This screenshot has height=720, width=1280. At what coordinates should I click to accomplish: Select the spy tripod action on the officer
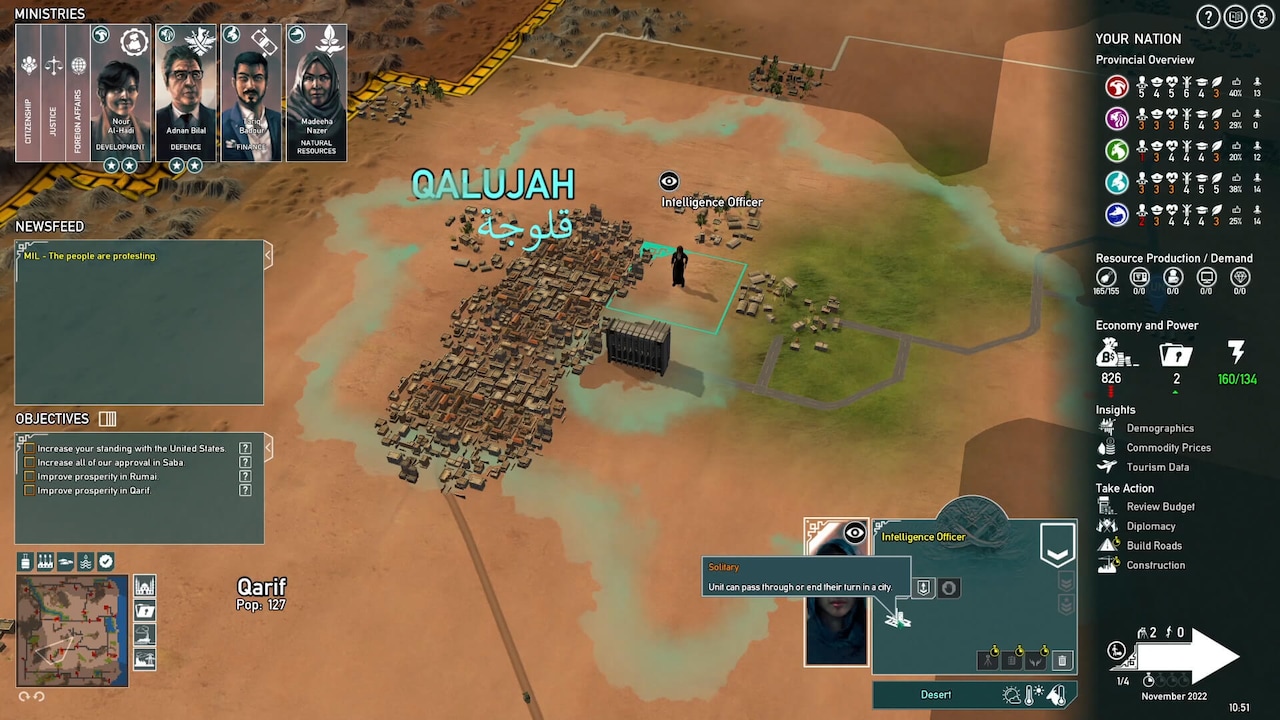point(988,661)
